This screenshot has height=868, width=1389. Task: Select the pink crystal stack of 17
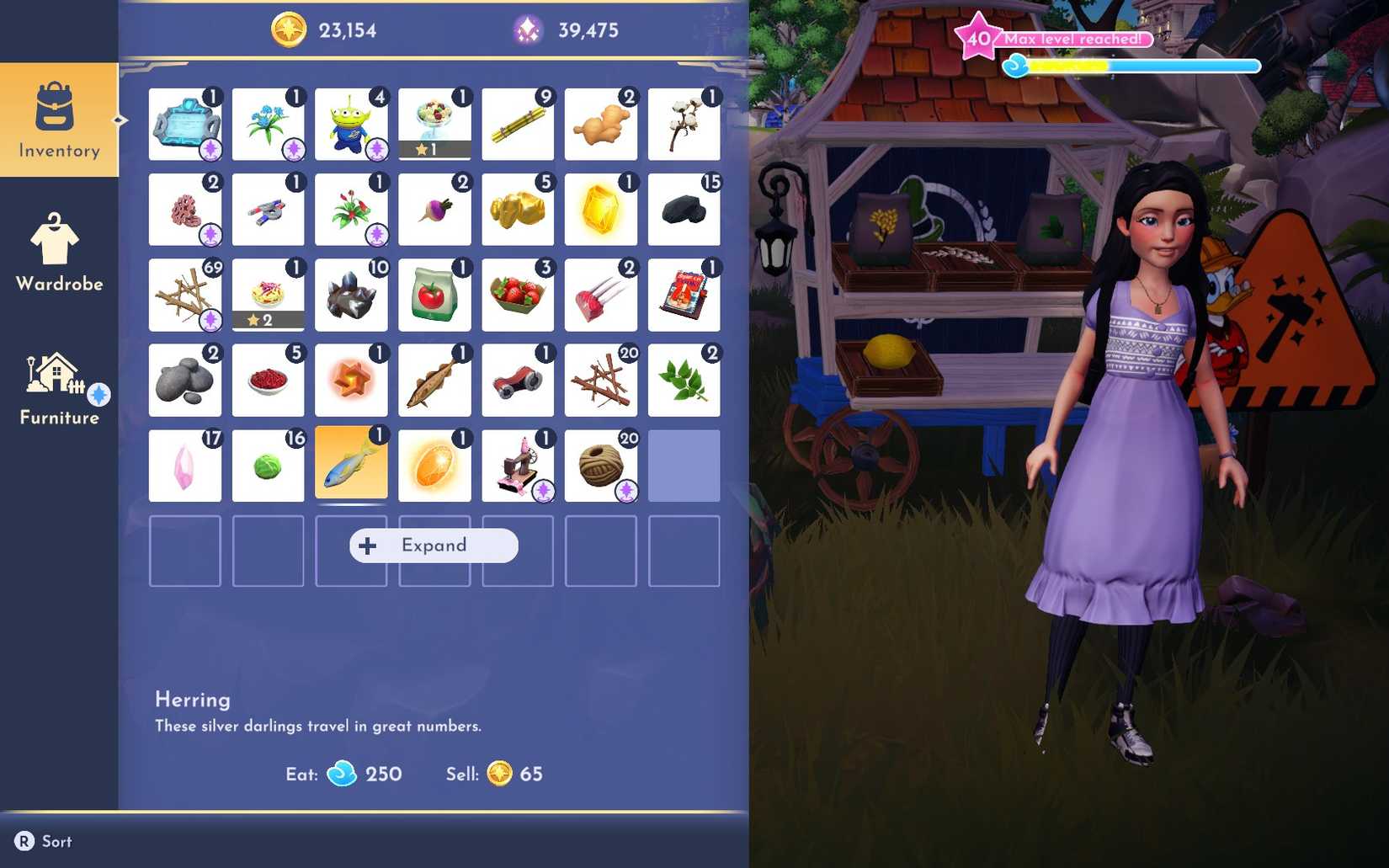(184, 465)
